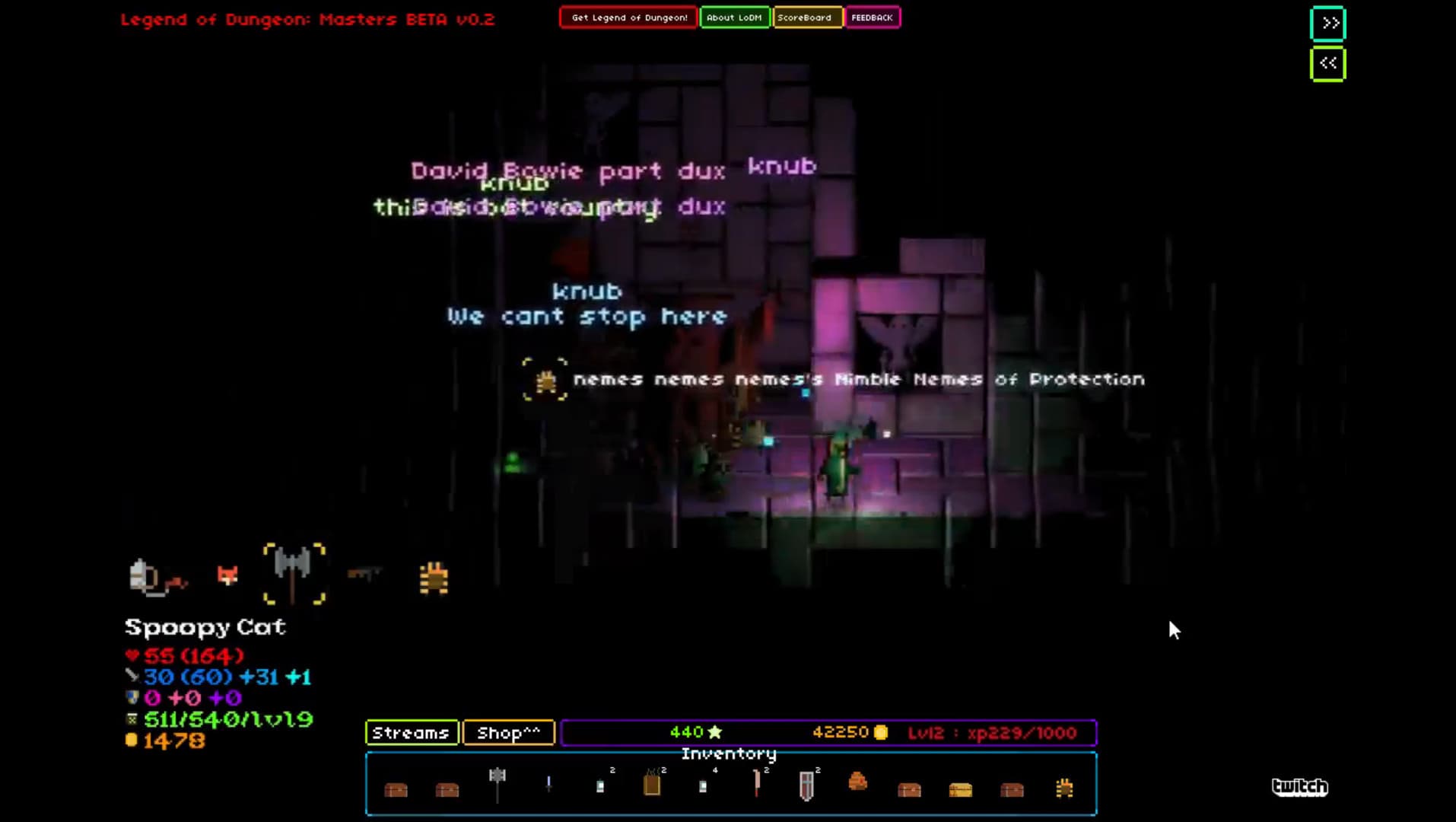Click the armor piece at the equipment row's end
1456x822 pixels.
(x=432, y=576)
